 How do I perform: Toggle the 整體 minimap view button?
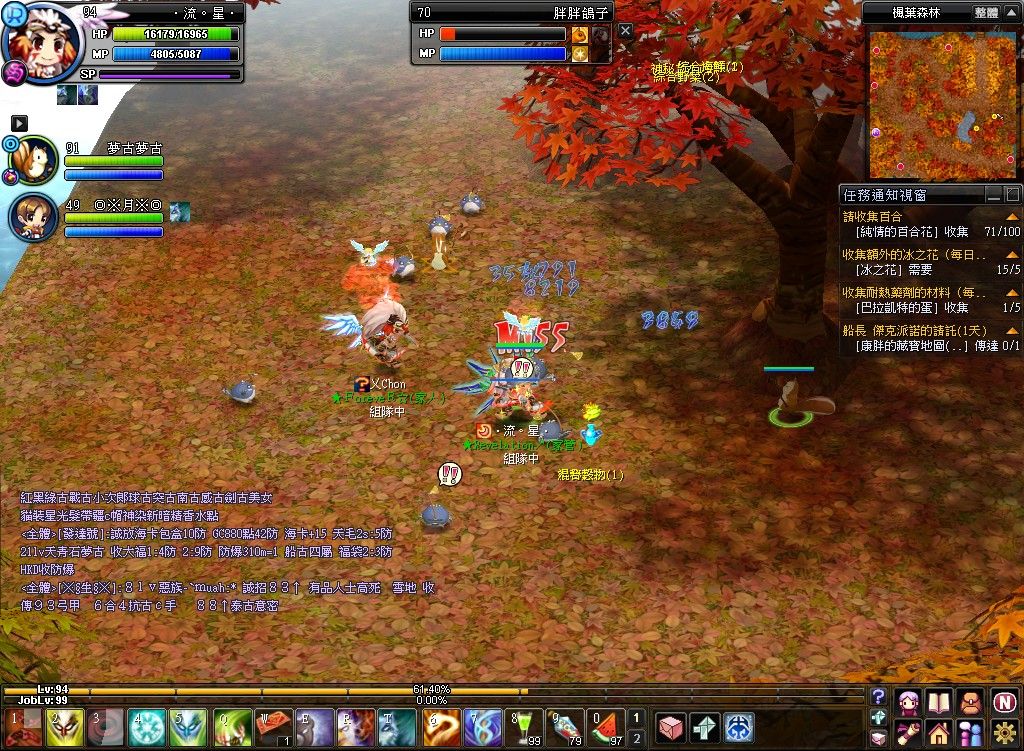pos(986,13)
